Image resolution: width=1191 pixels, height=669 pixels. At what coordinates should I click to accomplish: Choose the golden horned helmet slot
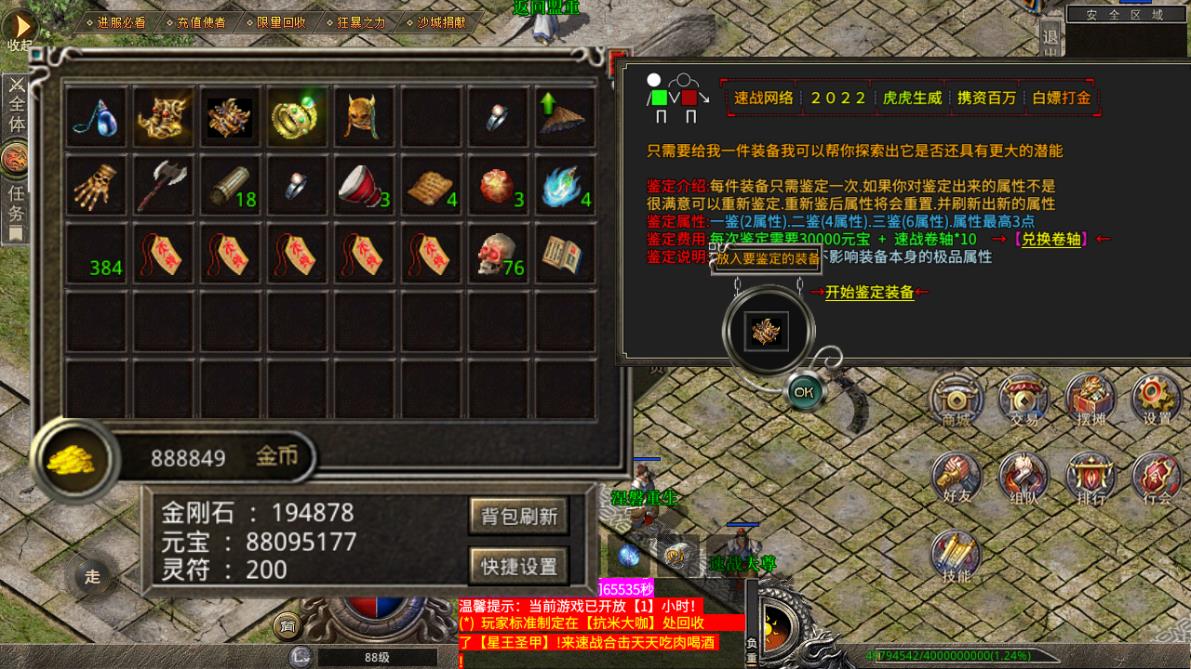363,117
